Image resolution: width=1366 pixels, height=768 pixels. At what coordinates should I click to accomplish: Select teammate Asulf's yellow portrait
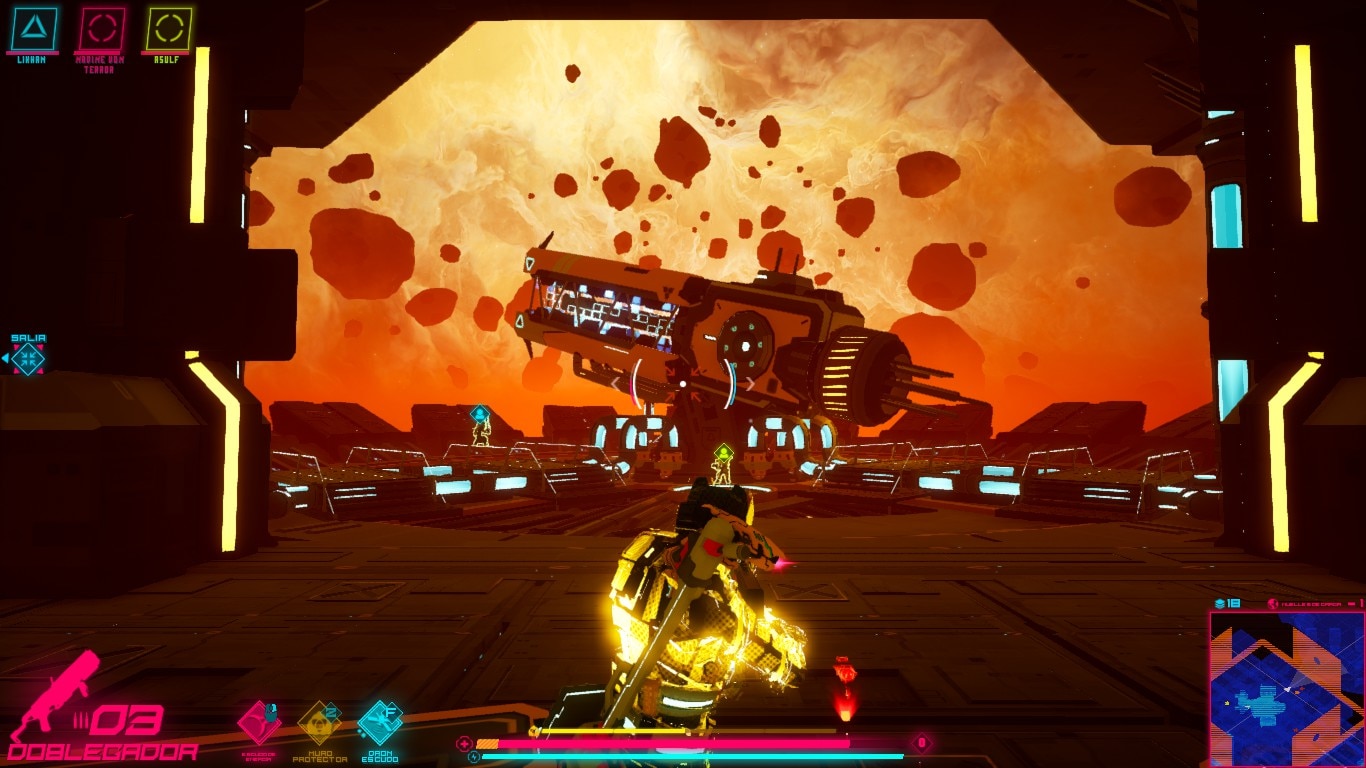point(168,29)
